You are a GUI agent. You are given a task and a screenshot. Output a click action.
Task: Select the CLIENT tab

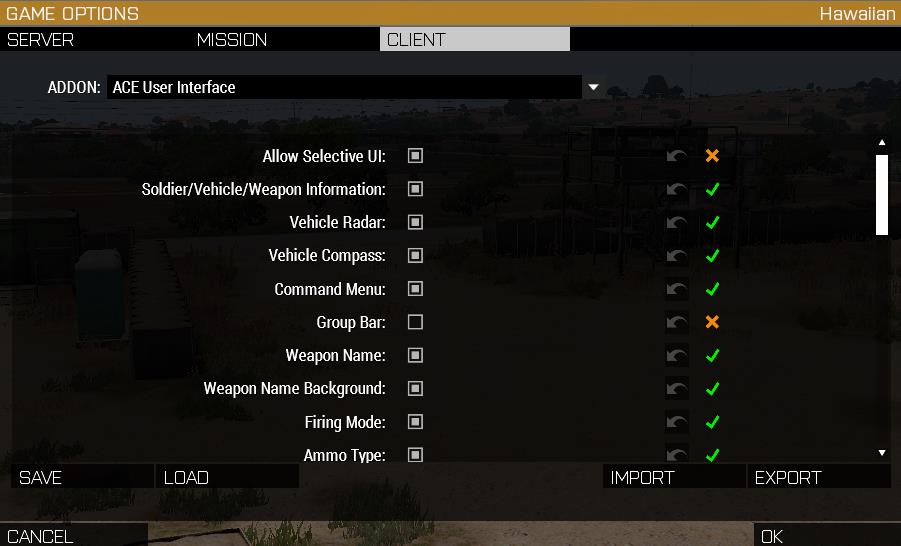pos(416,40)
